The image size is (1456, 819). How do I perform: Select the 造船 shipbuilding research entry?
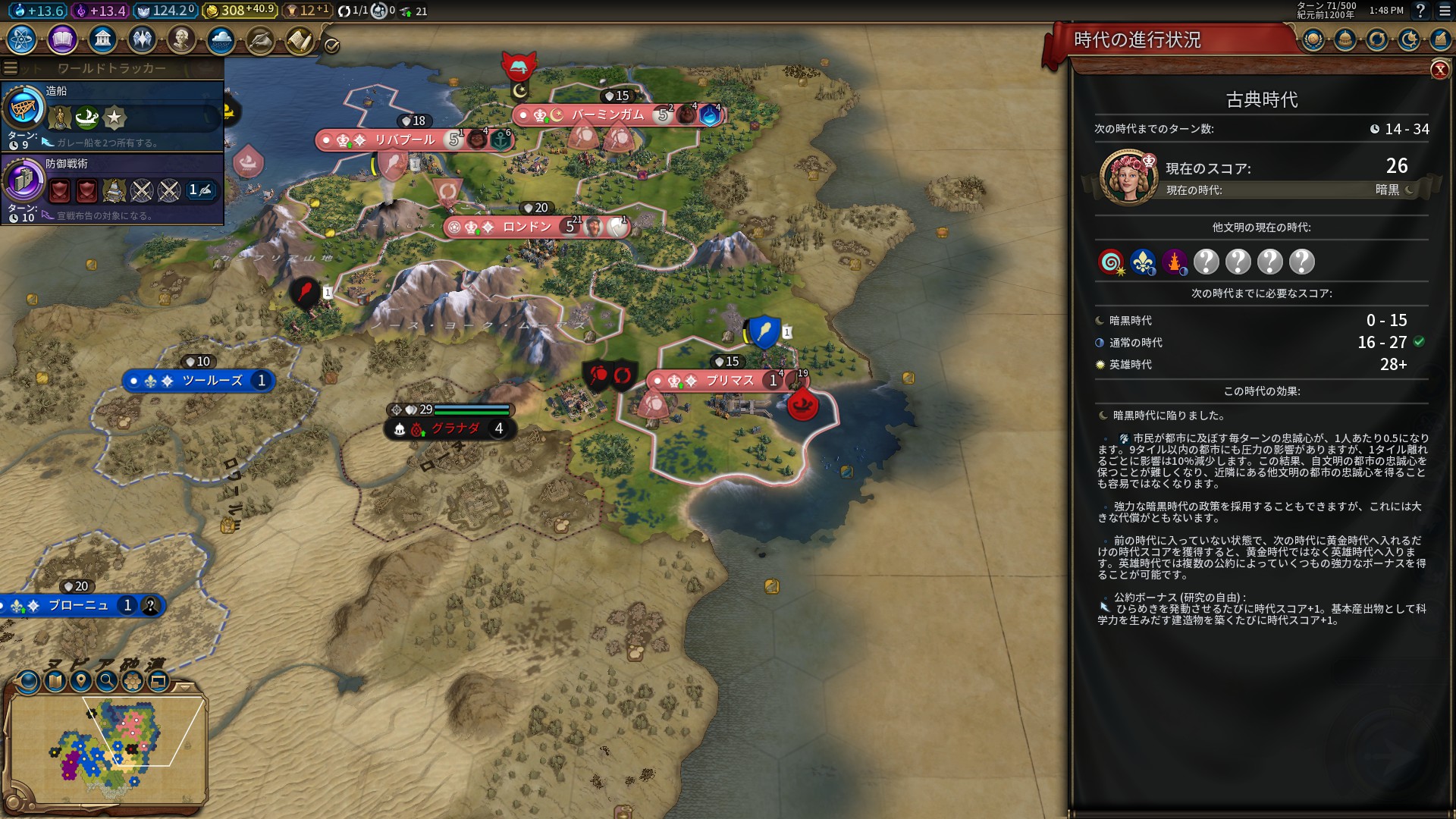point(112,115)
